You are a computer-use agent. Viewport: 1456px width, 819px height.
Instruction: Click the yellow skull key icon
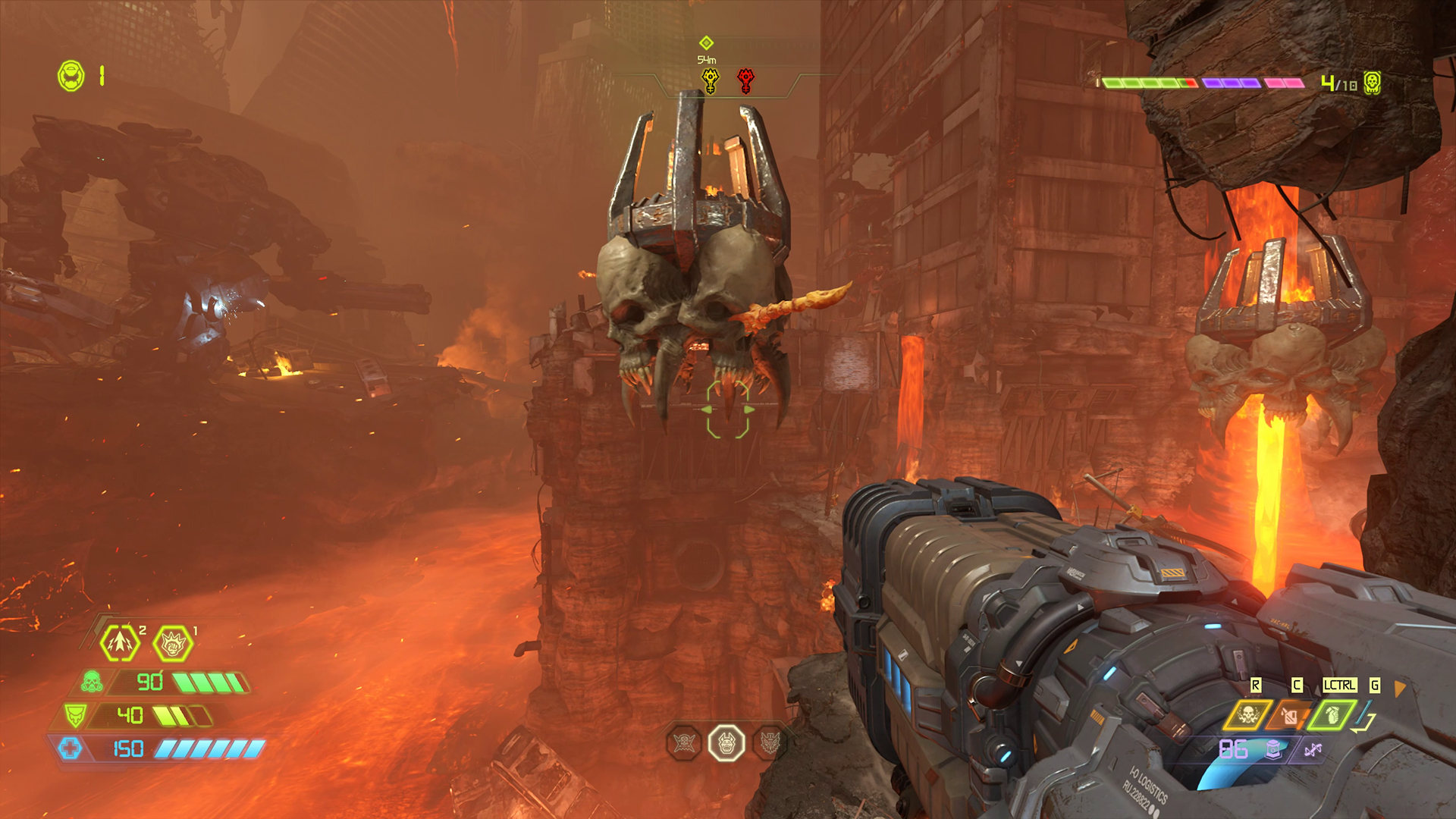pyautogui.click(x=710, y=80)
